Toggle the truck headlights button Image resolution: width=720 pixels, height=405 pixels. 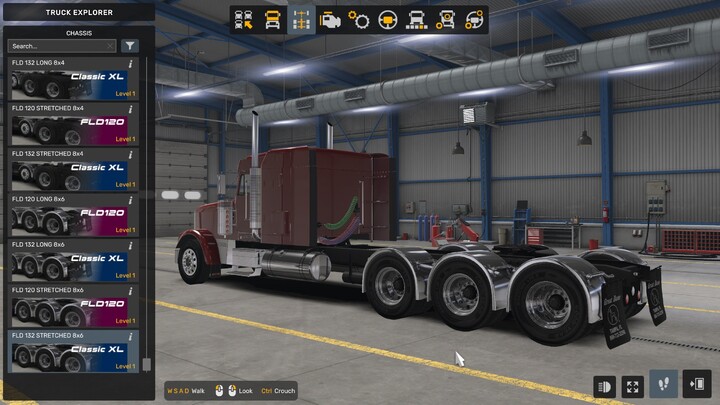coord(604,385)
